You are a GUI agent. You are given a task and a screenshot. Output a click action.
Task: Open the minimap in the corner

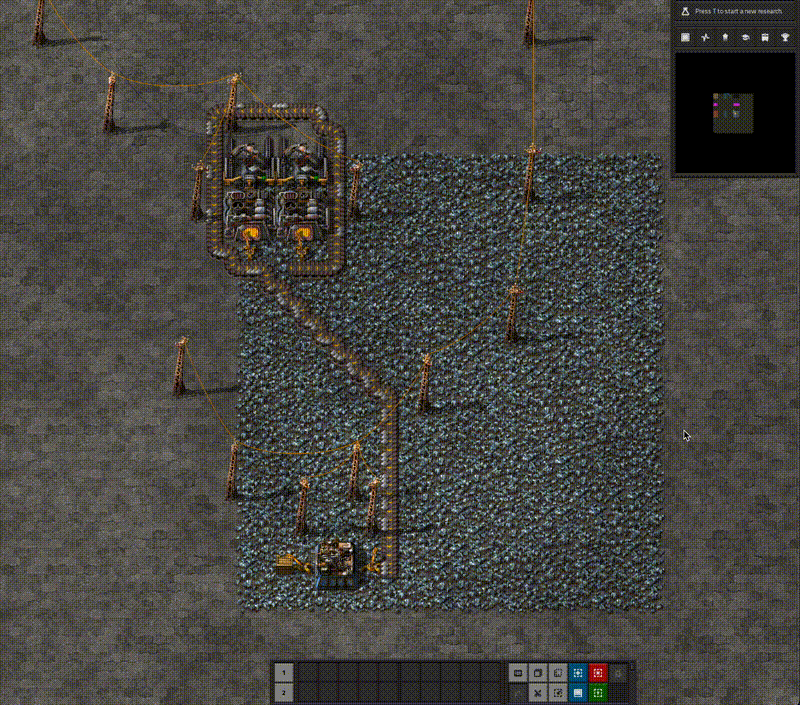[735, 112]
